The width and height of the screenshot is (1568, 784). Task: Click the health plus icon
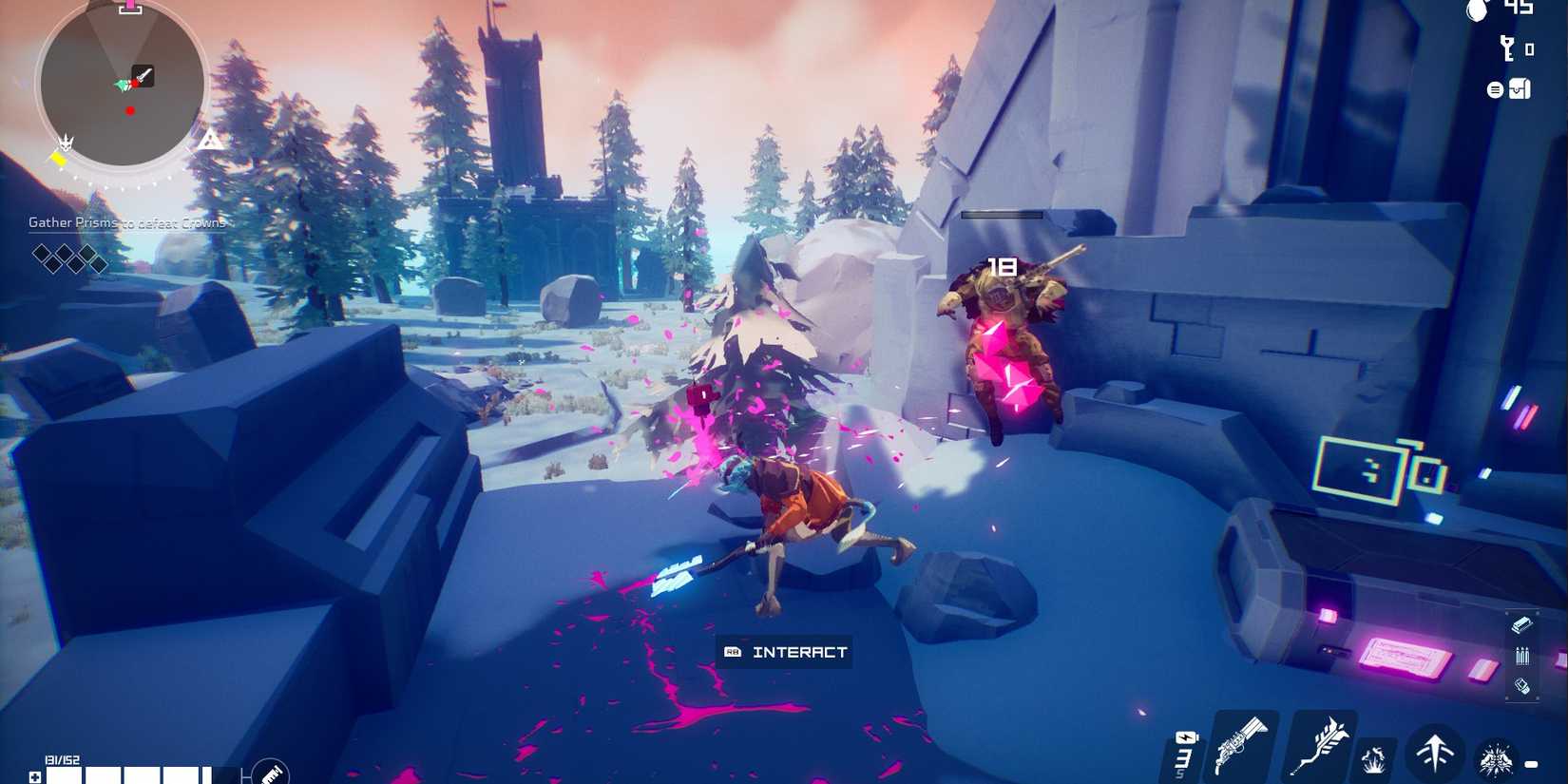point(34,775)
